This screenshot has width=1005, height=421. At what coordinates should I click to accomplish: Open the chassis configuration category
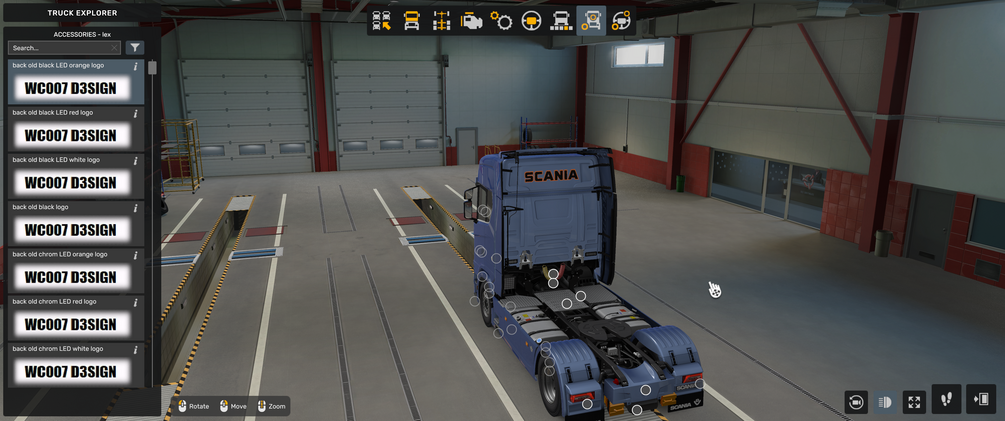(x=441, y=21)
